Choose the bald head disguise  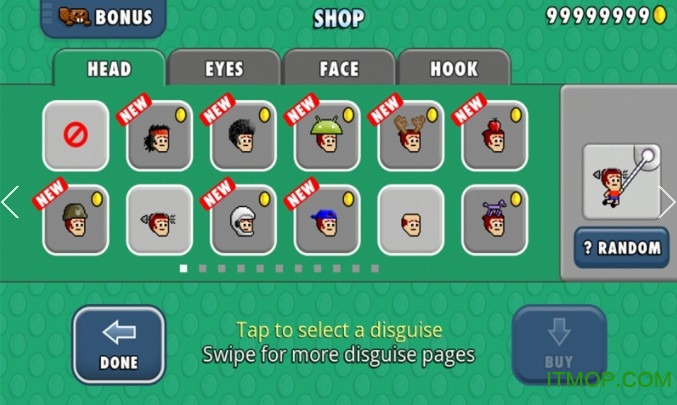coord(411,218)
